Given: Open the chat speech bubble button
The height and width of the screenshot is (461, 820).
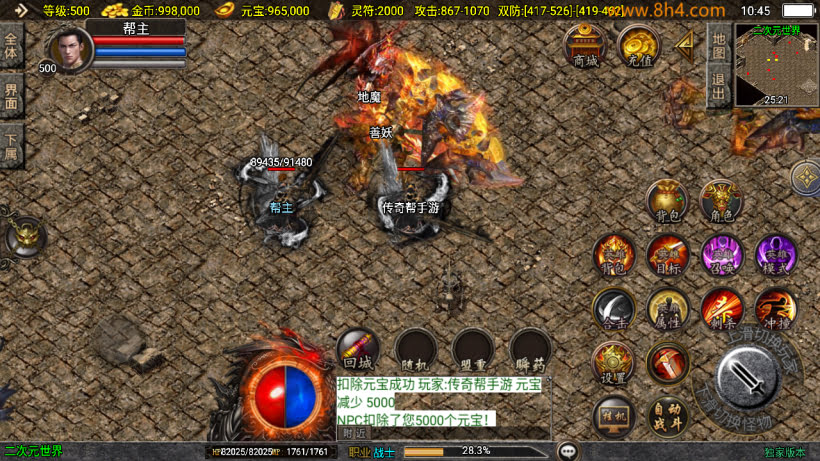Looking at the screenshot, I should point(568,451).
